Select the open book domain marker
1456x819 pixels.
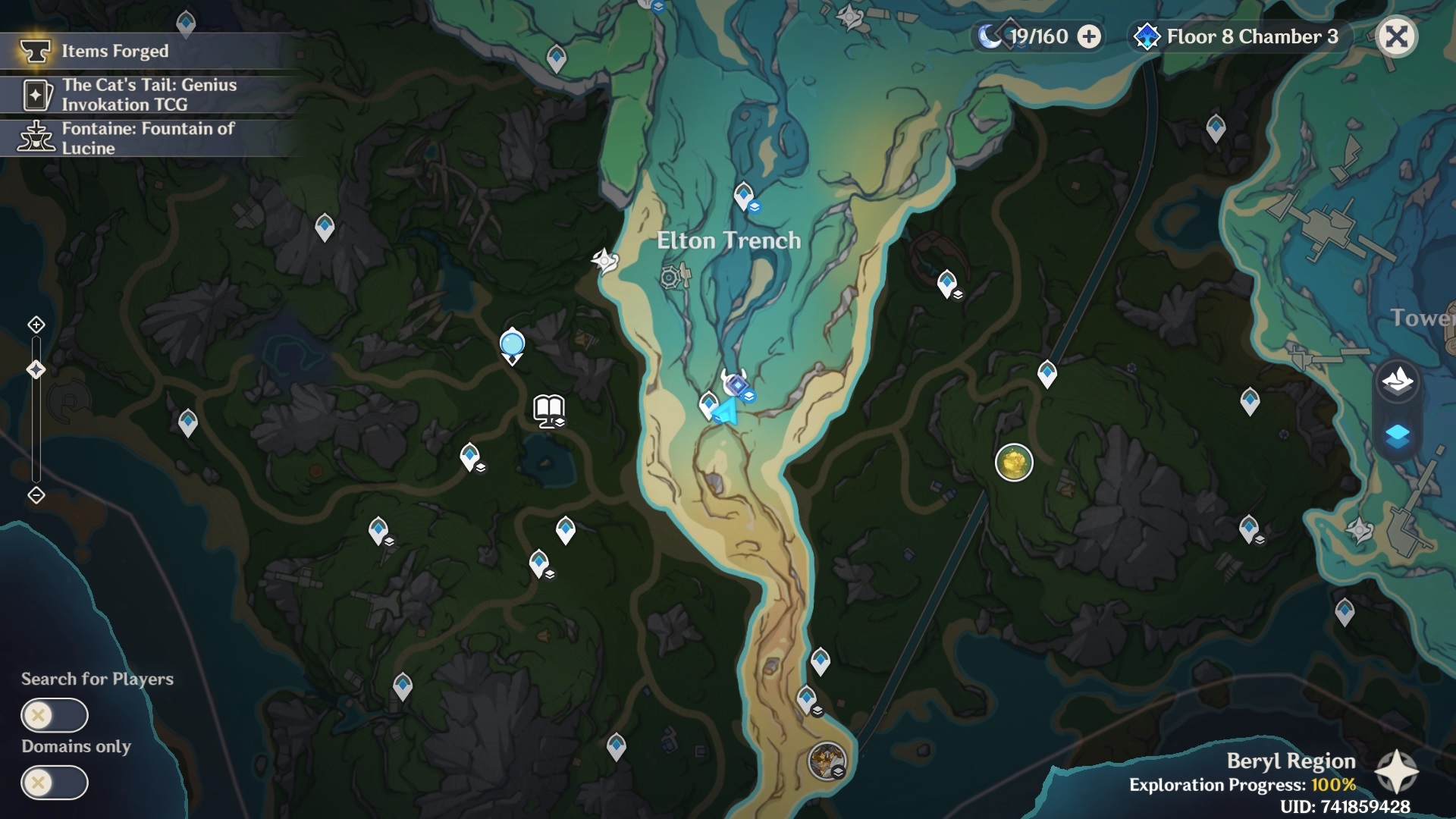point(548,410)
